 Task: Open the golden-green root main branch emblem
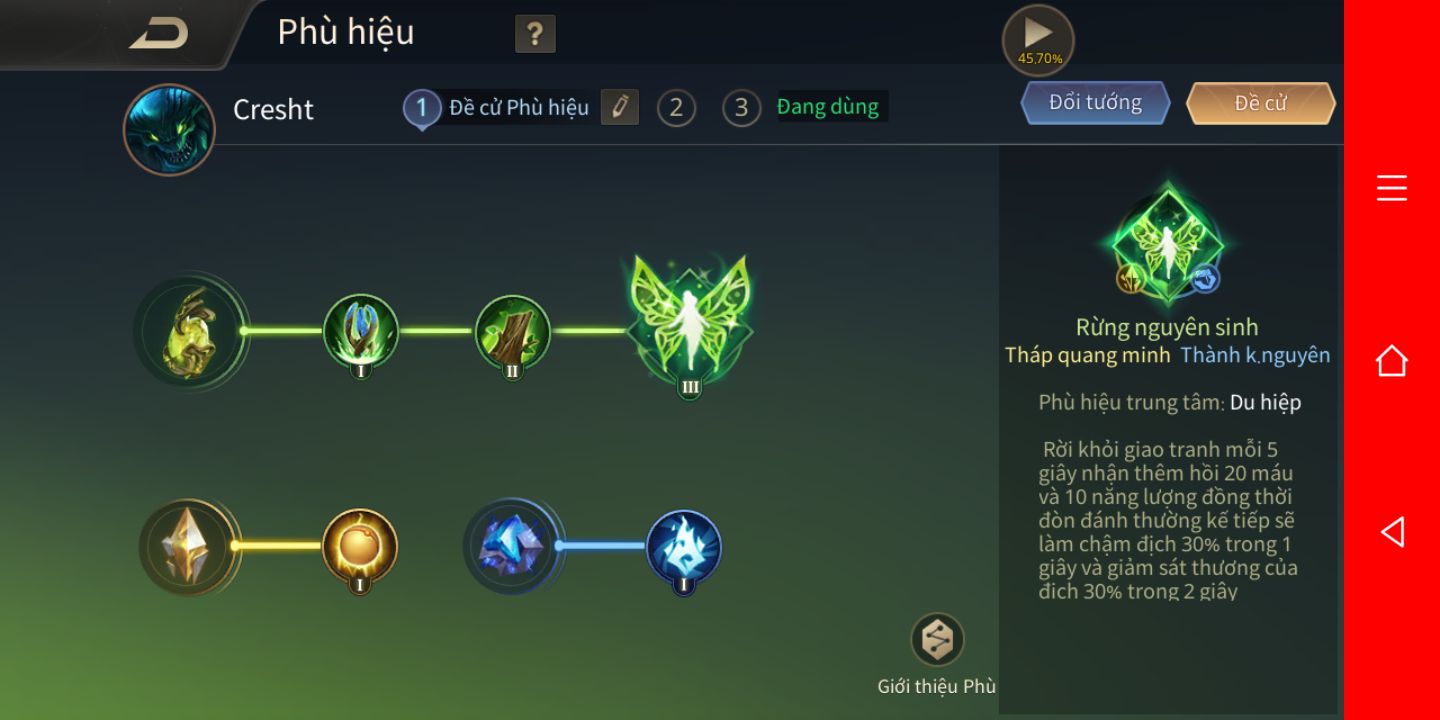(x=189, y=331)
